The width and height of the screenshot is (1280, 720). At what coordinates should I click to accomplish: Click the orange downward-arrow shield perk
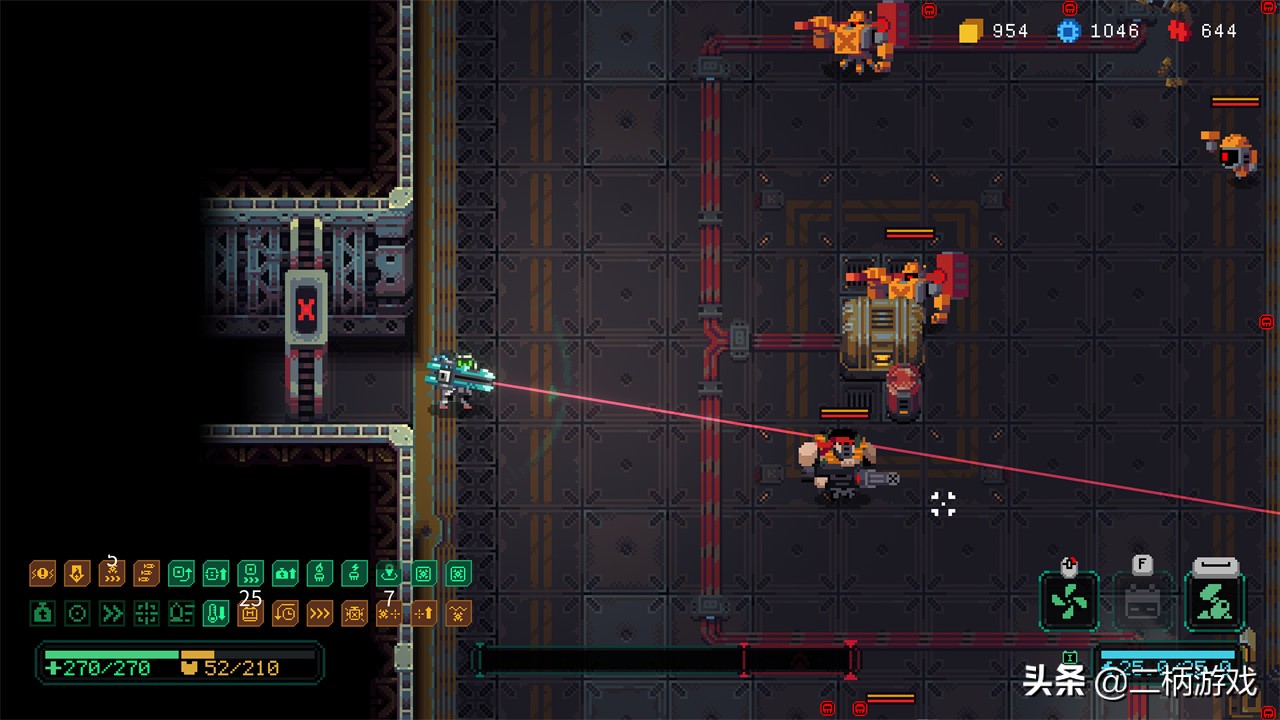tap(77, 573)
